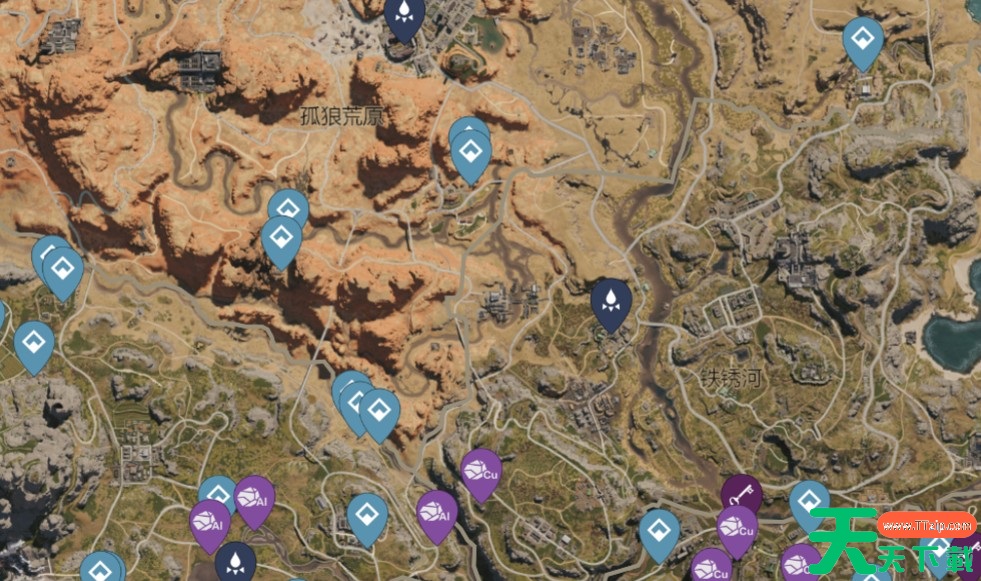Select the key icon map marker
Viewport: 981px width, 581px height.
point(742,492)
